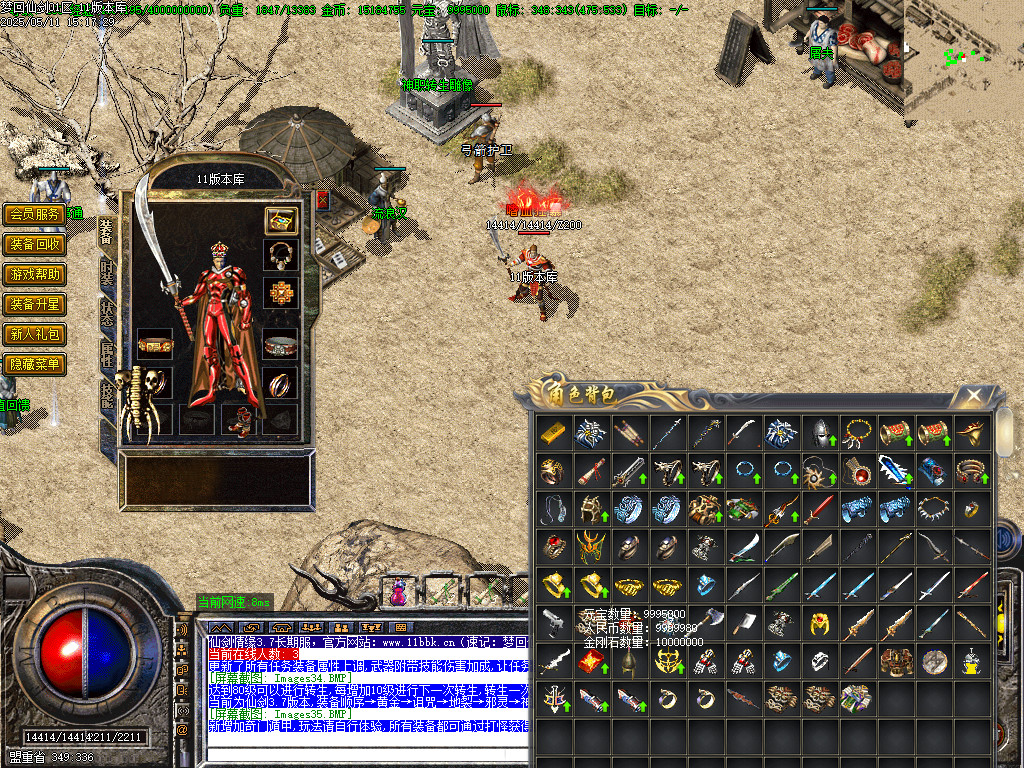Open the minimap in the corner

[x=964, y=58]
